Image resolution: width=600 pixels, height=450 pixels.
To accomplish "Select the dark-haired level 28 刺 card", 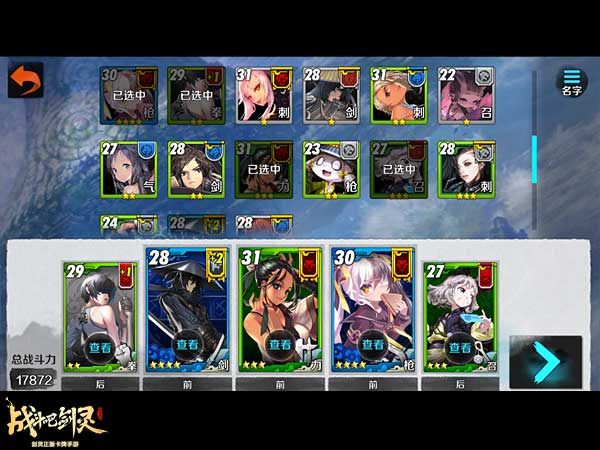I will (466, 169).
